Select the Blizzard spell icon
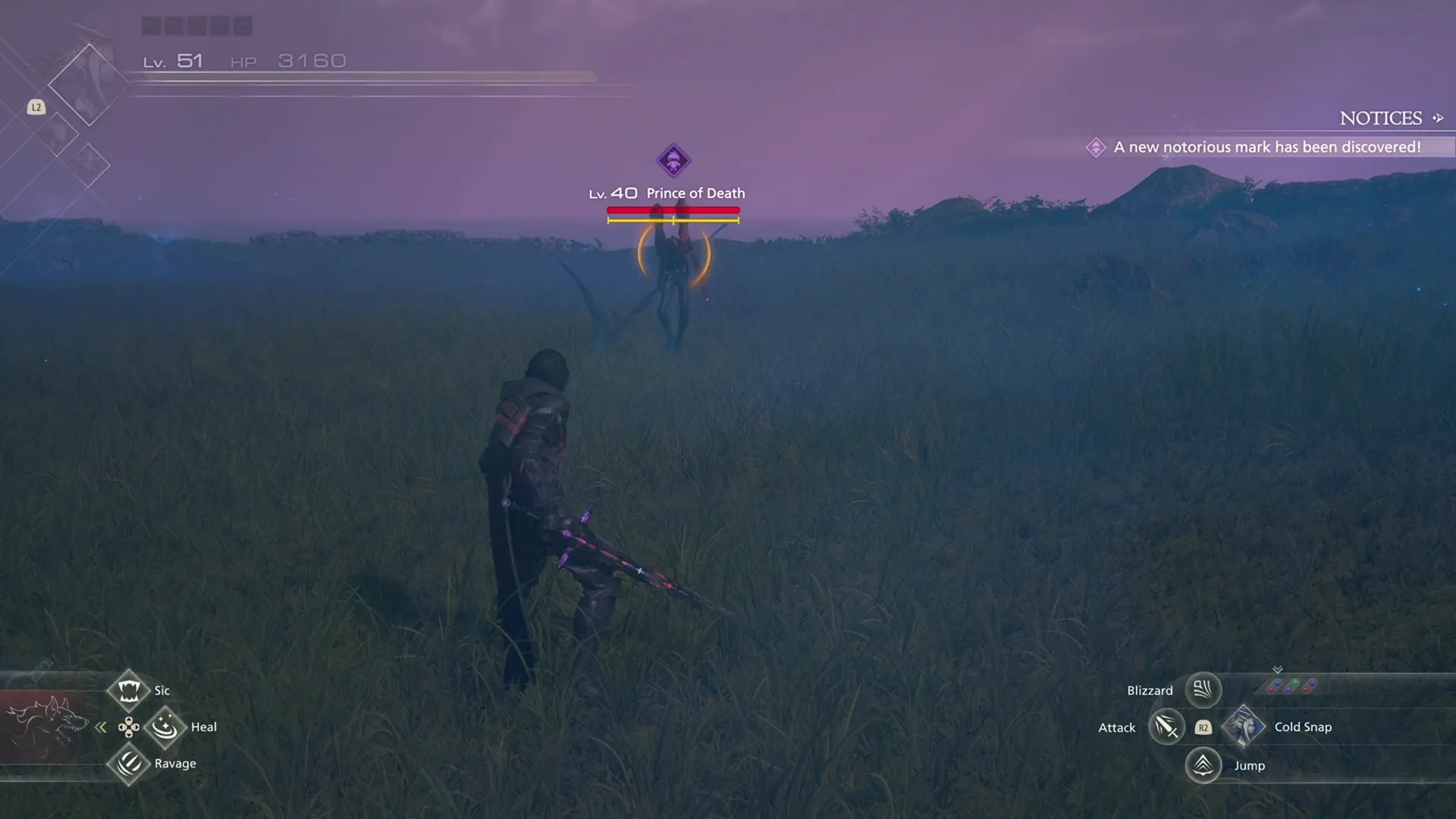1456x819 pixels. coord(1203,690)
